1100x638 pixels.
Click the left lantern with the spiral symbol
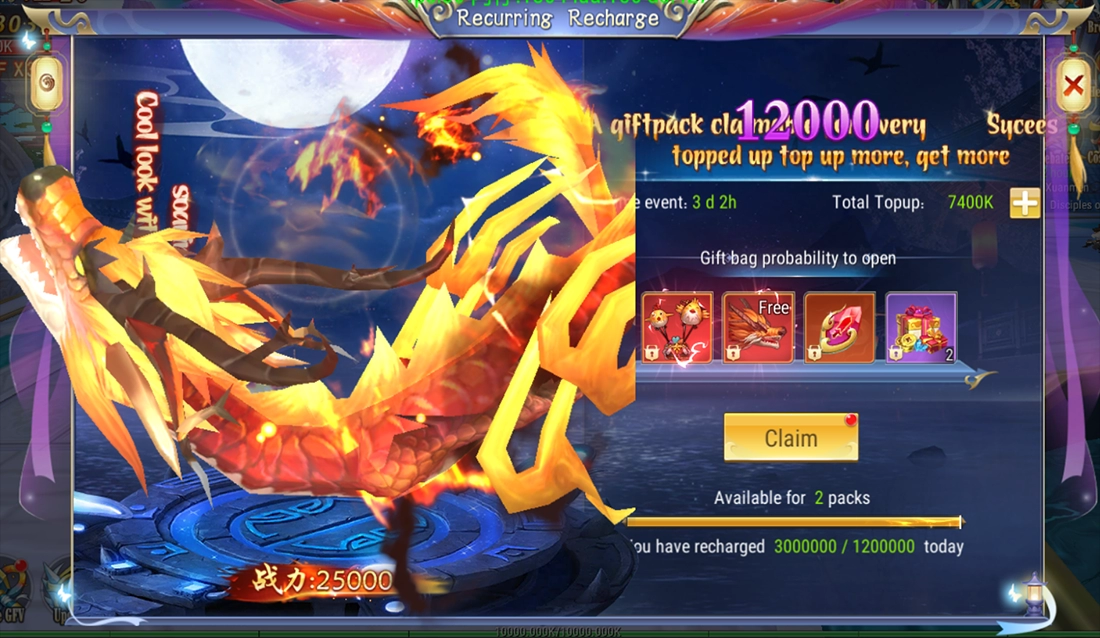(46, 83)
